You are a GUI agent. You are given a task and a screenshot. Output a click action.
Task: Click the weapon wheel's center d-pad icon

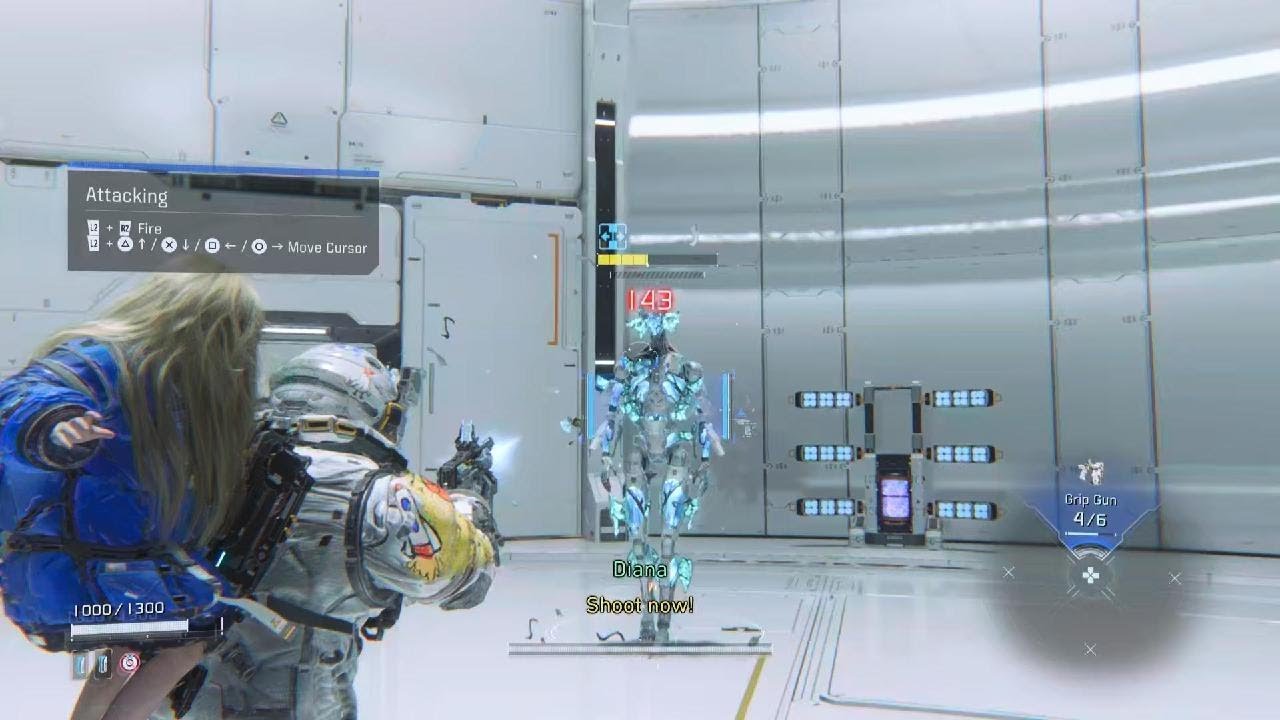tap(1090, 575)
